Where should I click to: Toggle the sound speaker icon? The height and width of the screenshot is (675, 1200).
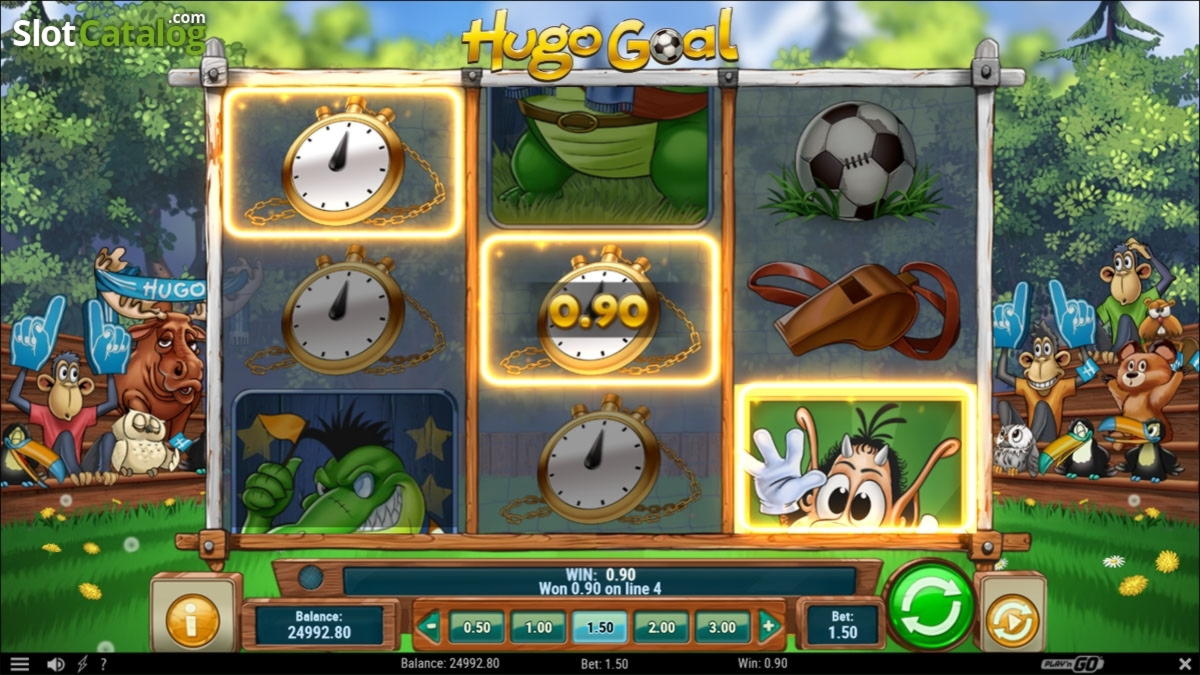[x=55, y=664]
